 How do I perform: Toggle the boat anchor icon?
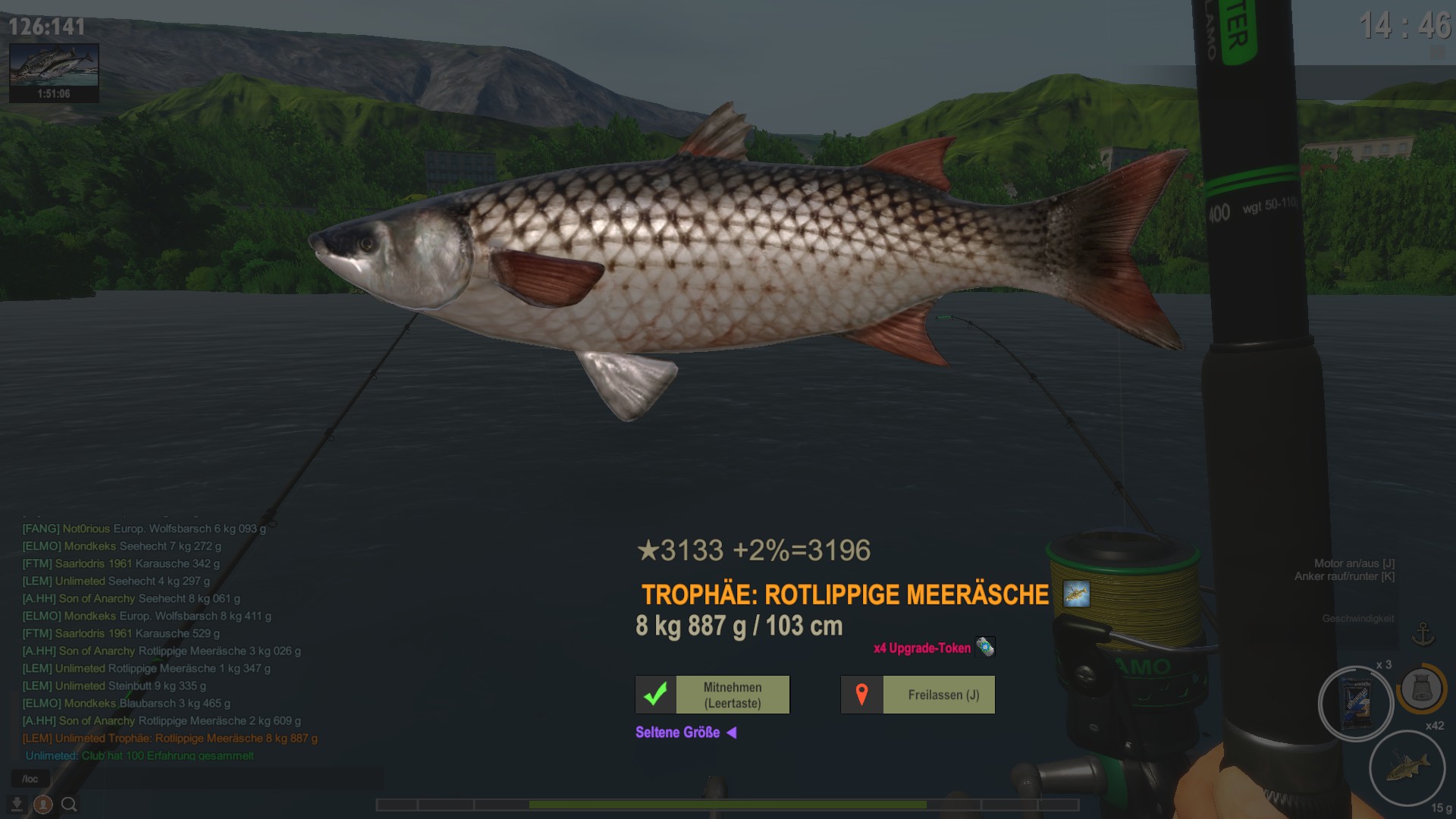click(1423, 634)
